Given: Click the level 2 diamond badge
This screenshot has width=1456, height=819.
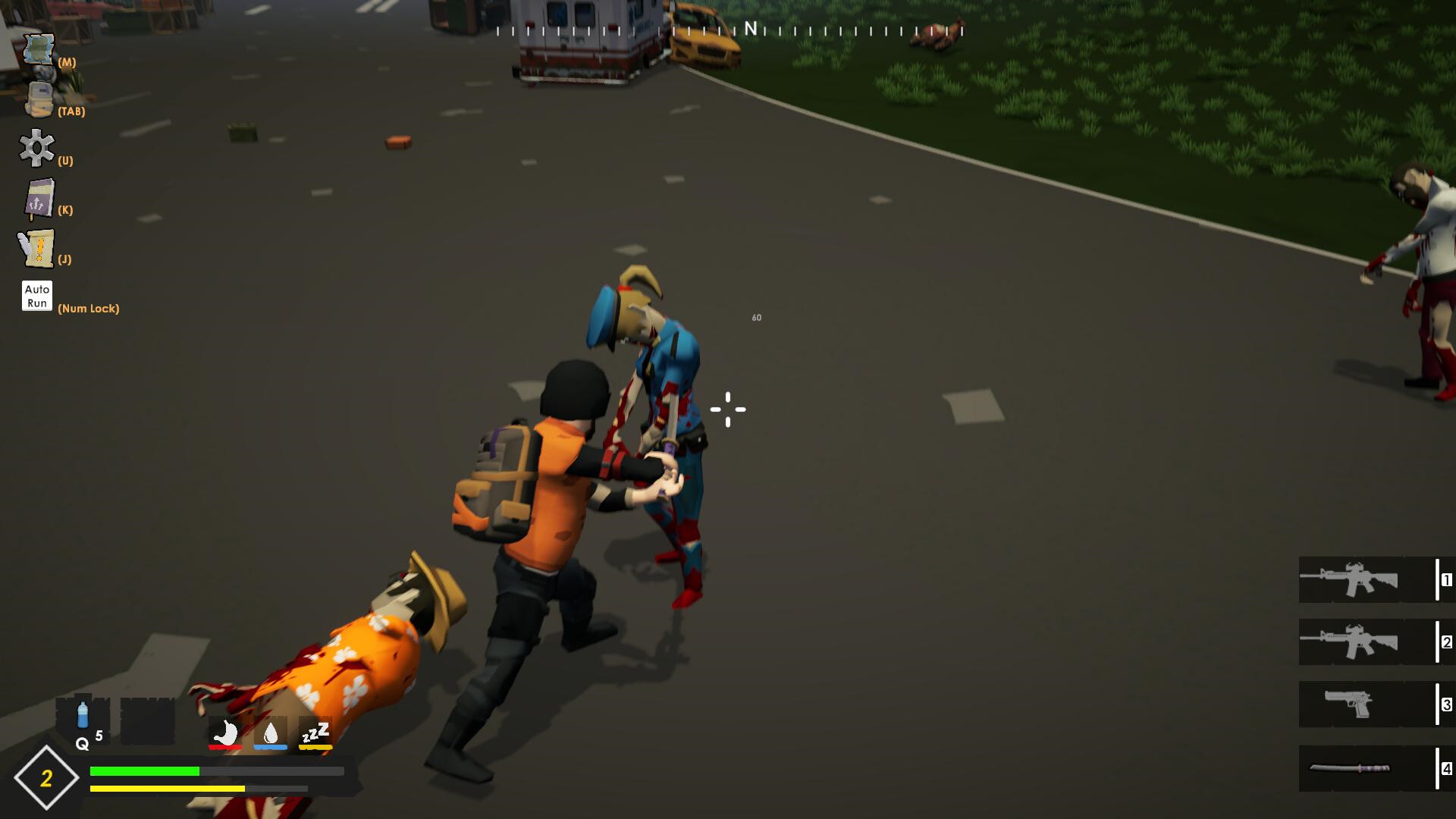Looking at the screenshot, I should click(47, 777).
